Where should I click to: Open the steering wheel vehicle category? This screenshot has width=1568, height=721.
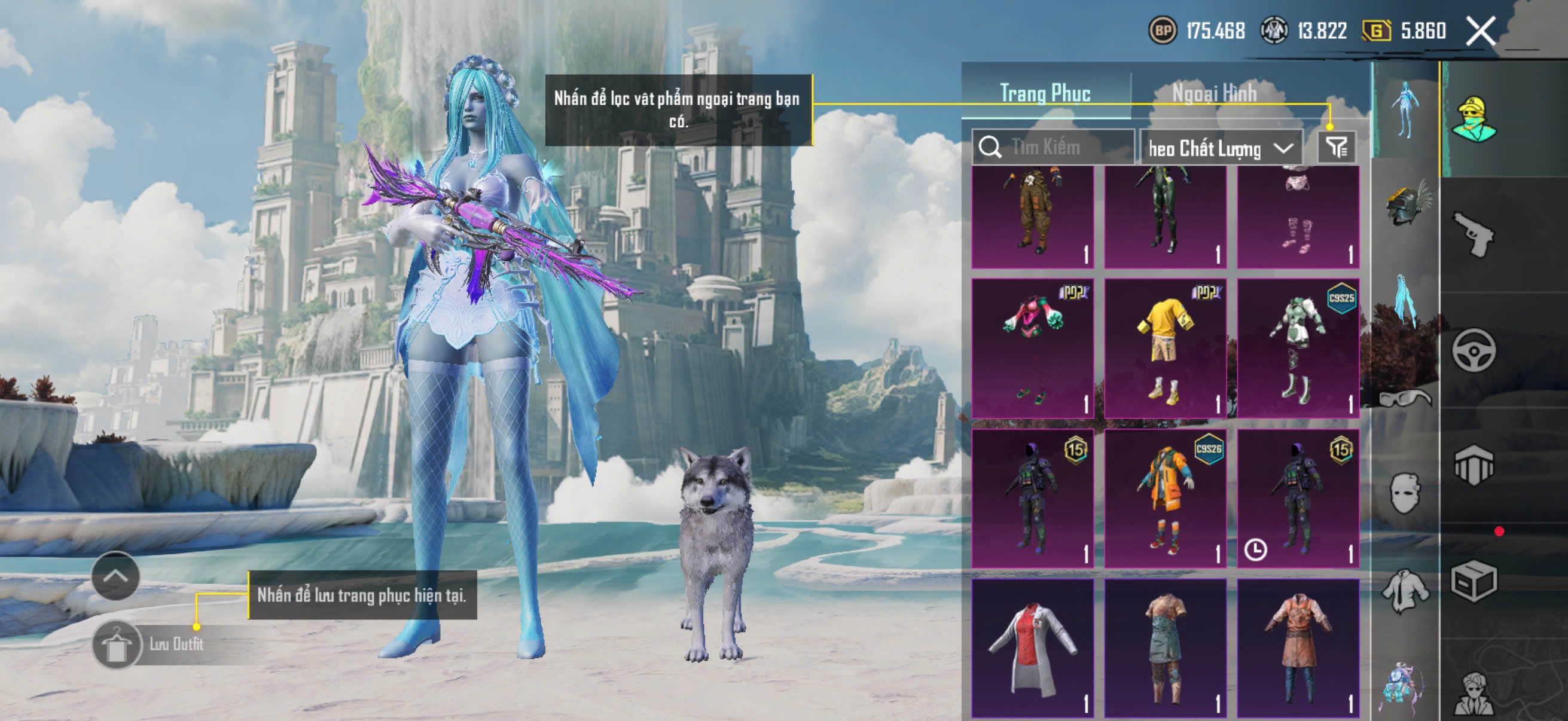[1473, 350]
